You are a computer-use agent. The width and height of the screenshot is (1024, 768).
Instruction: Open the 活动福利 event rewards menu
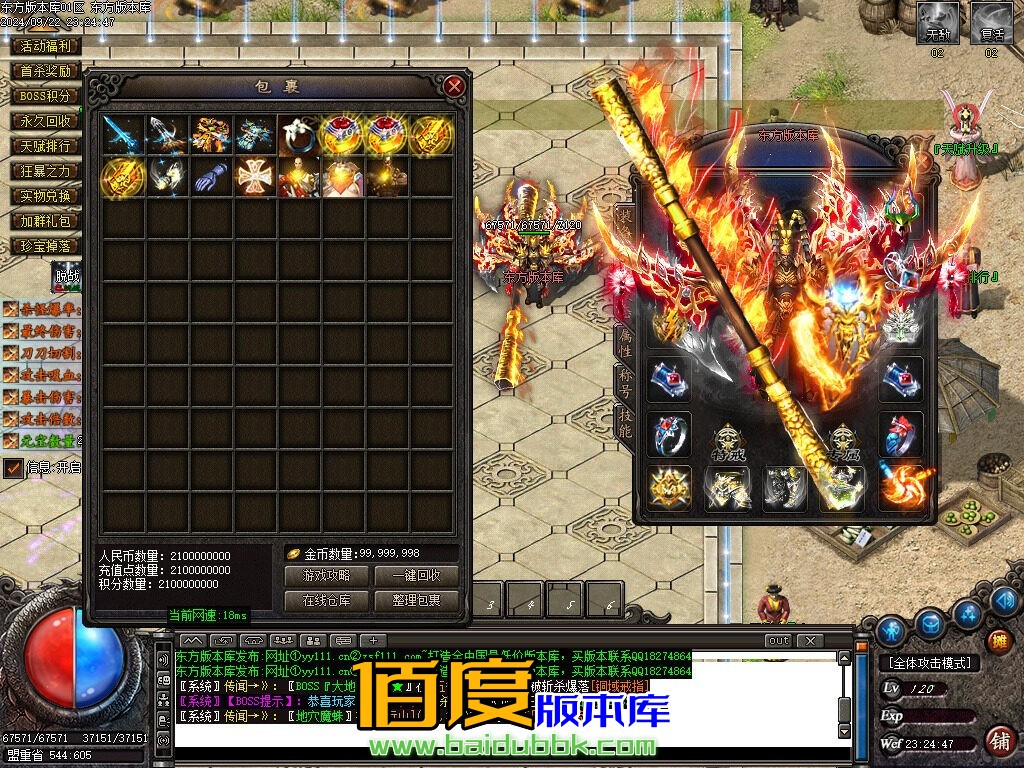coord(46,46)
